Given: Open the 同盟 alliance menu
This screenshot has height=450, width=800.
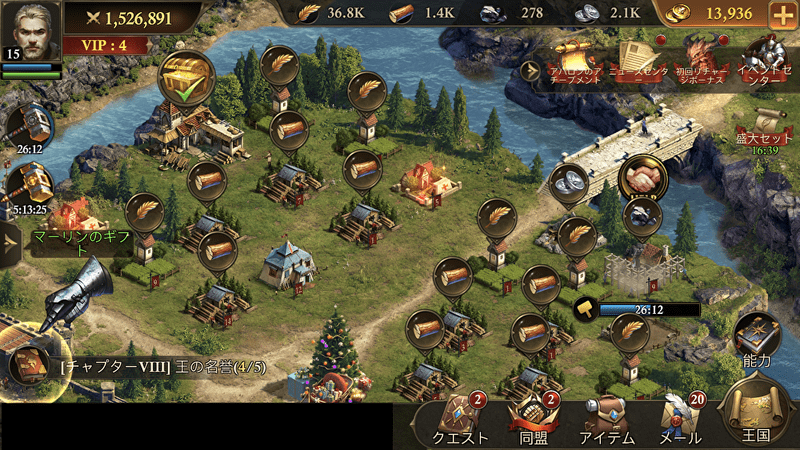Looking at the screenshot, I should (531, 420).
